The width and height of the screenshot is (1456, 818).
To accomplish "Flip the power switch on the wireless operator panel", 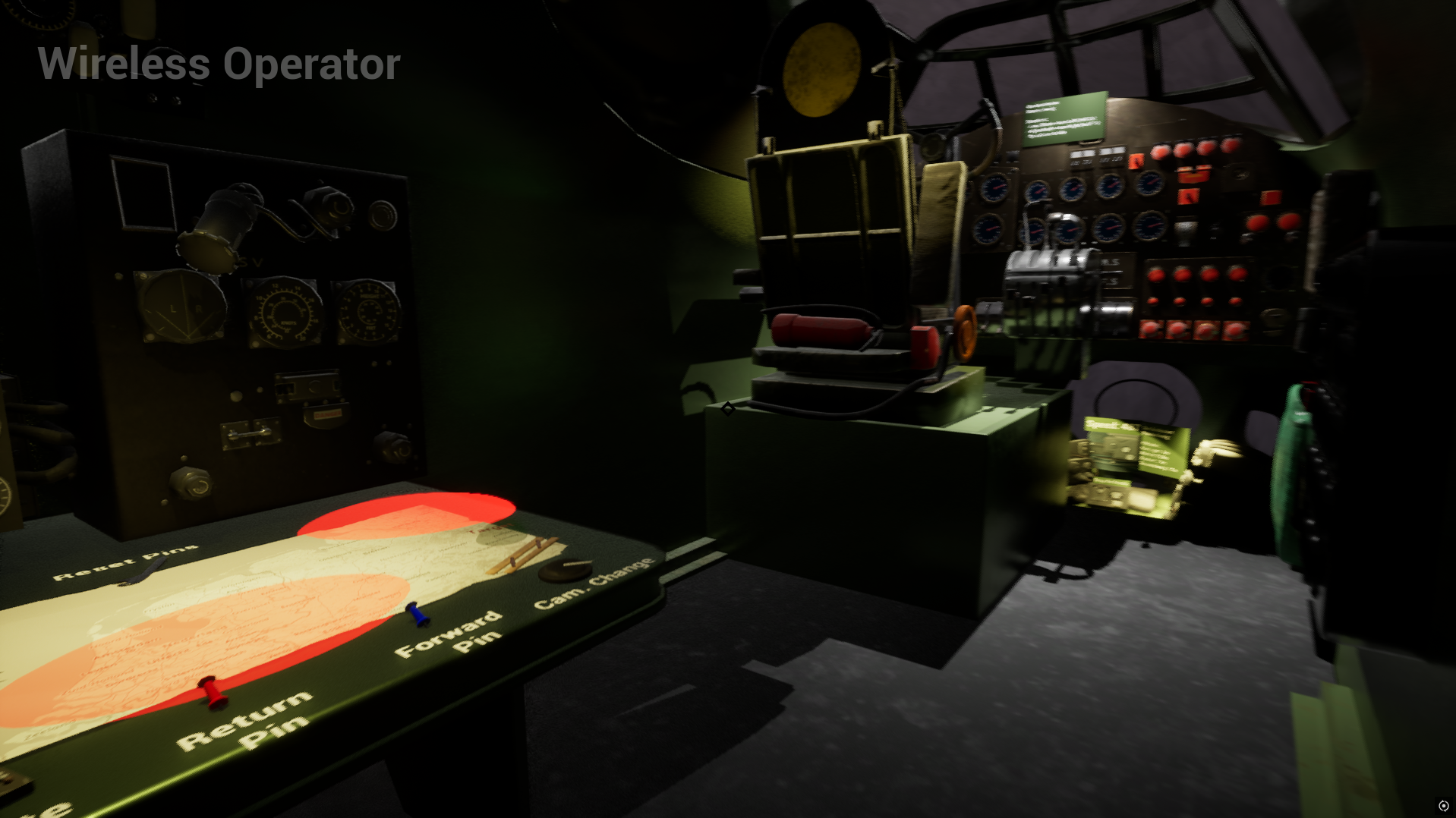I will coord(251,433).
